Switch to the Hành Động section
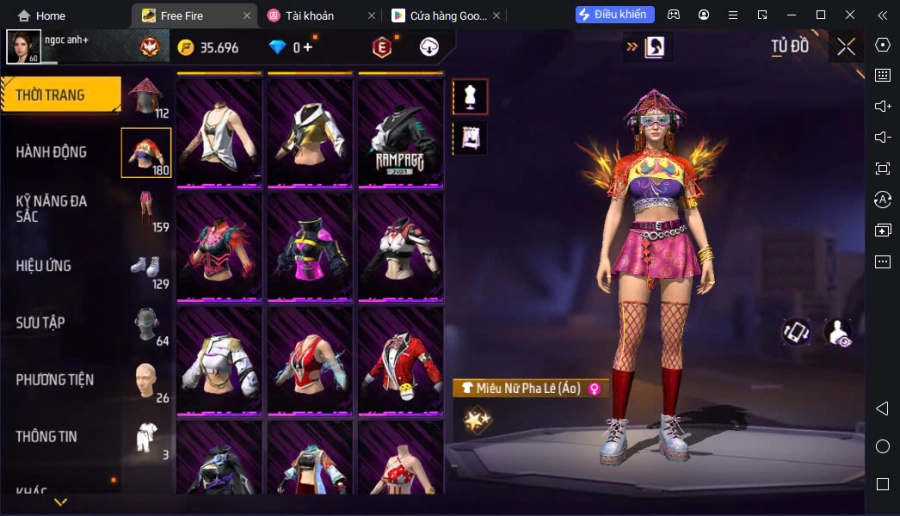The height and width of the screenshot is (516, 900). [52, 152]
